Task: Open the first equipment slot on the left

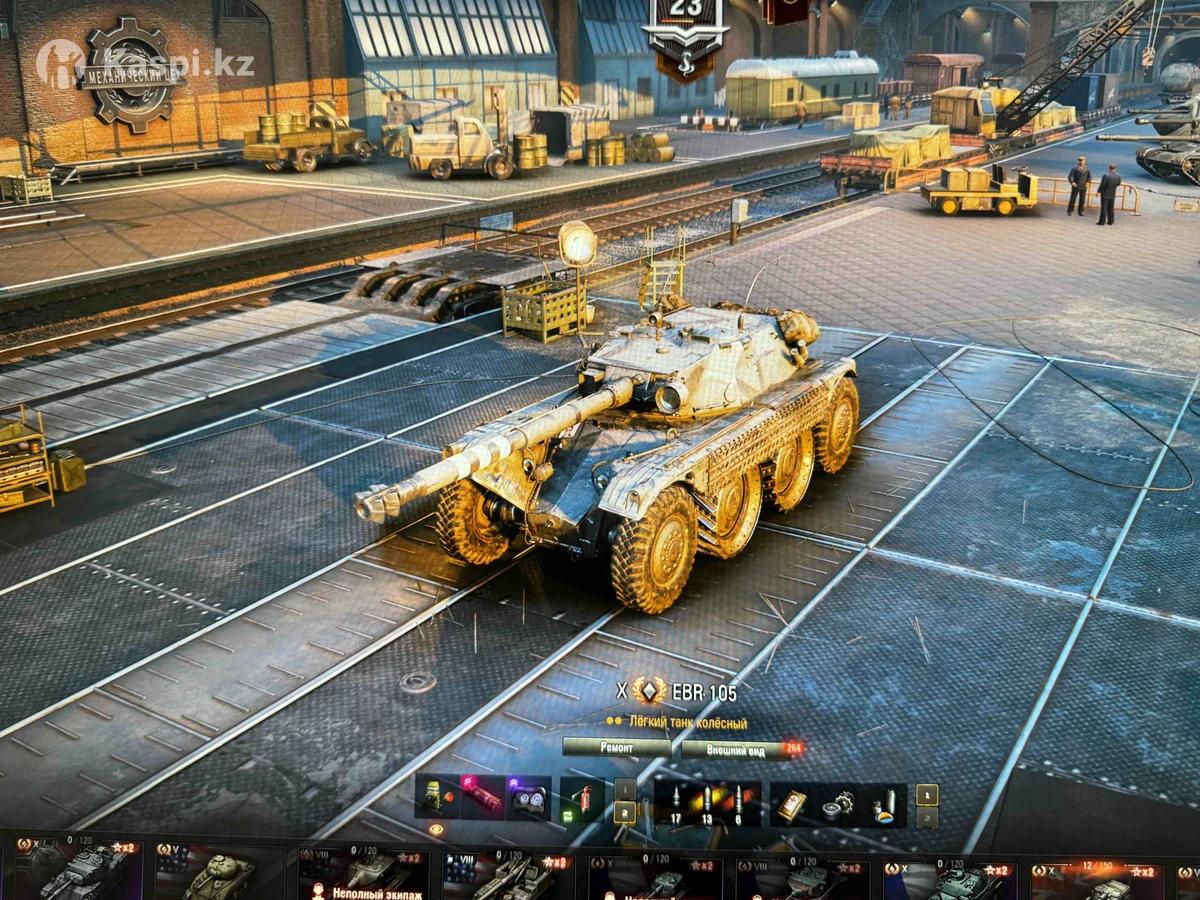Action: click(438, 799)
